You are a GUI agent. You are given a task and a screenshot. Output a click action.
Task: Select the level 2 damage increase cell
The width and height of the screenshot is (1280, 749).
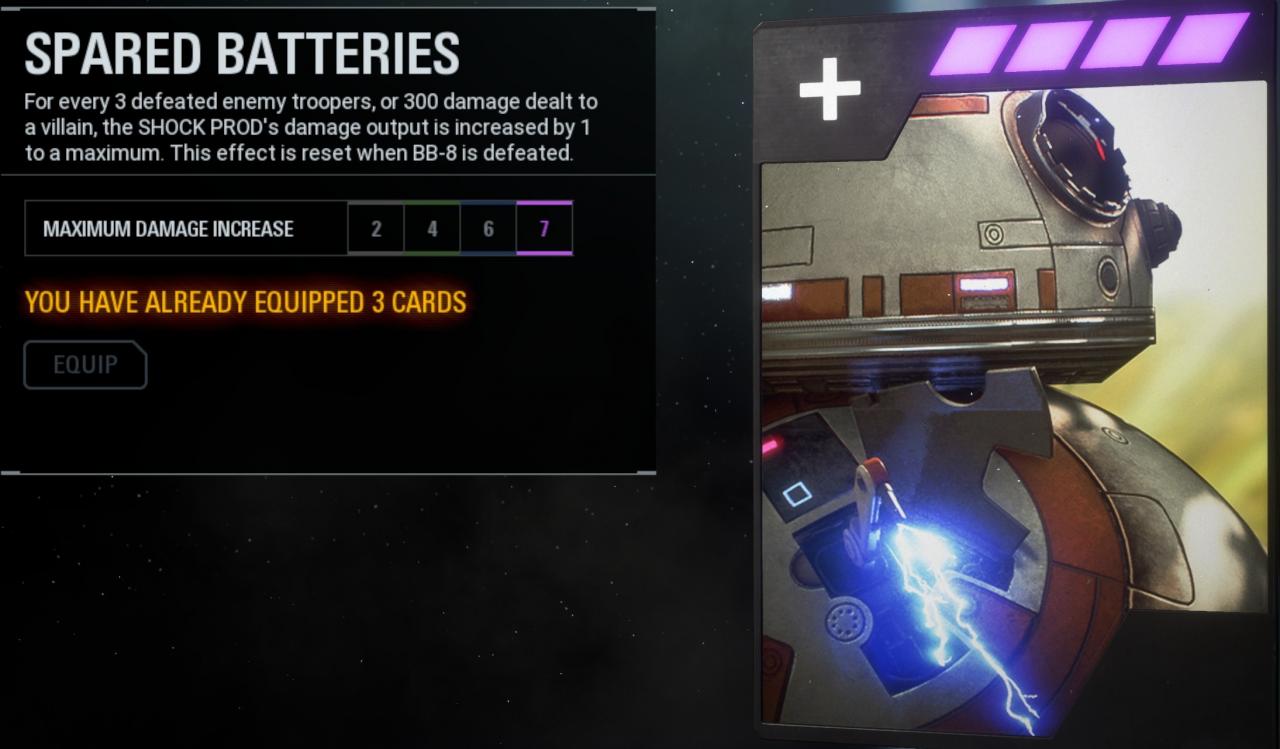[x=376, y=229]
